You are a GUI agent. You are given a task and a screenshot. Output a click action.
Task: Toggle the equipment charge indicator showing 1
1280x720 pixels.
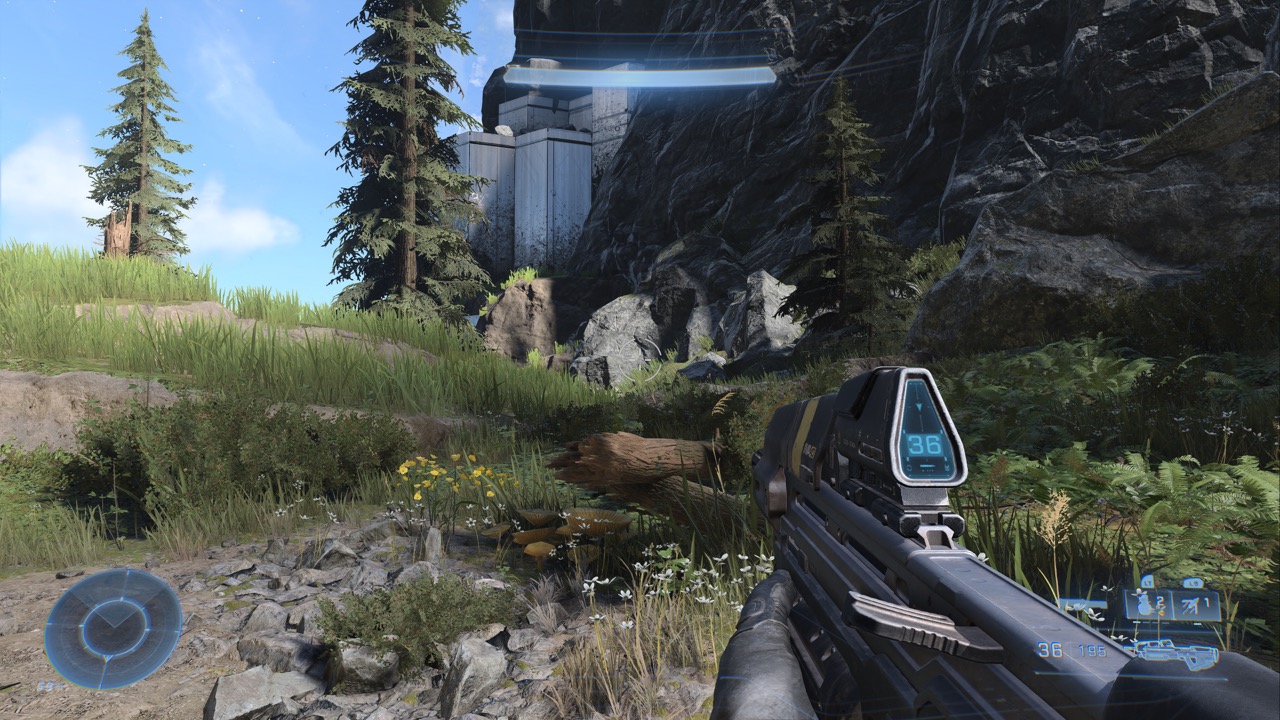point(1207,601)
